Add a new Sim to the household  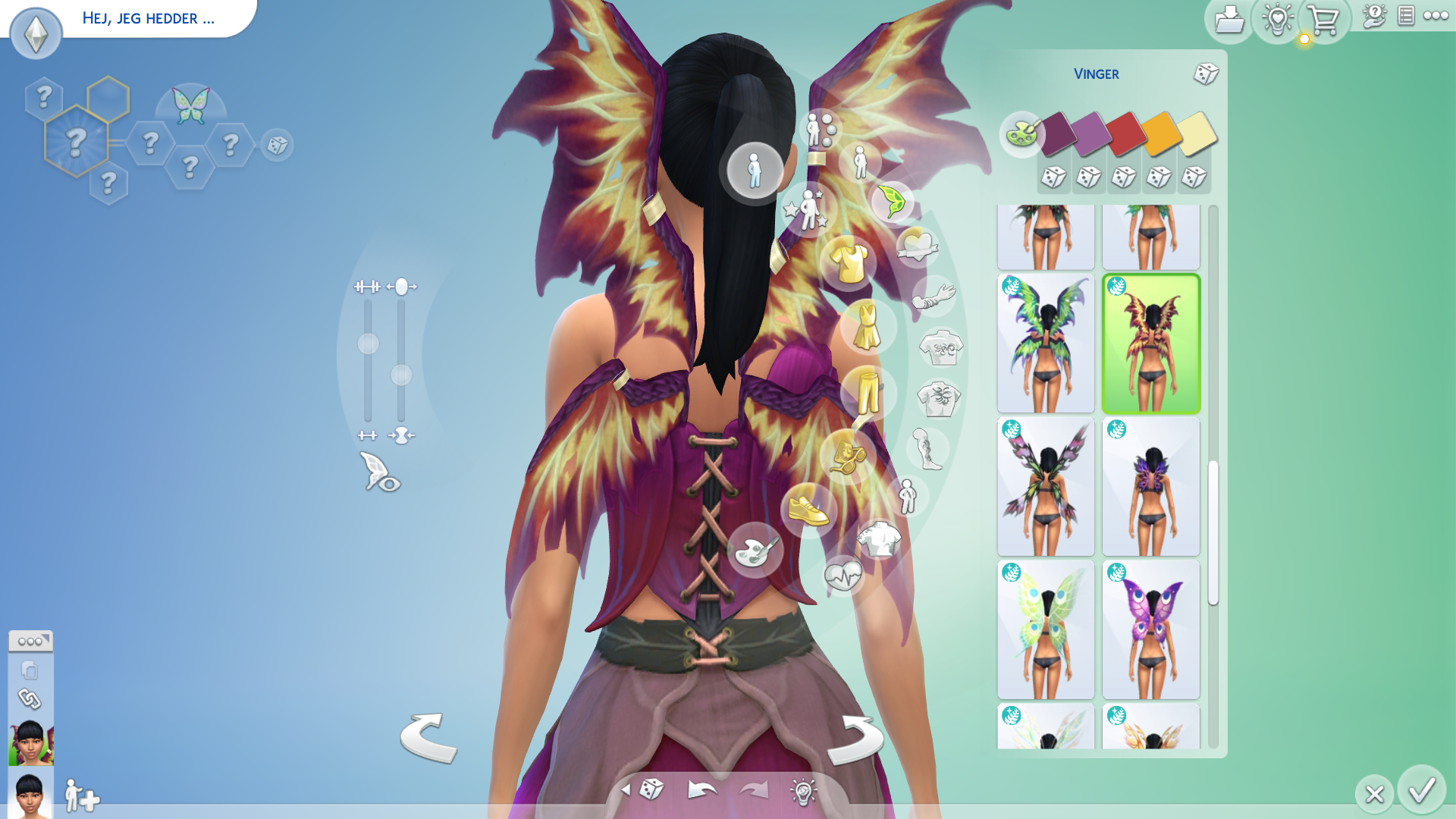(82, 795)
